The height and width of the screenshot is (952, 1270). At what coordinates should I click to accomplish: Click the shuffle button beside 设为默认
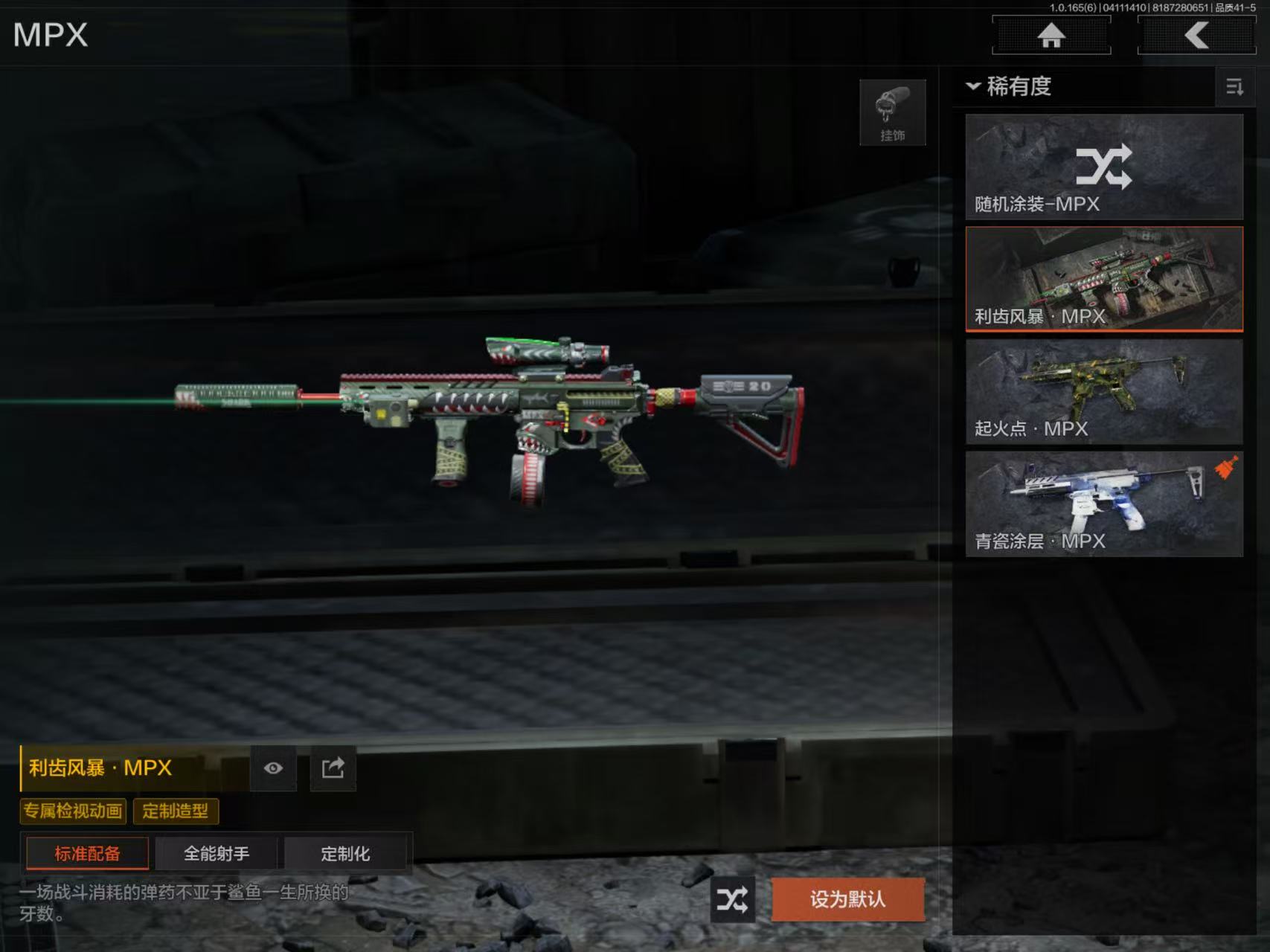[x=732, y=900]
